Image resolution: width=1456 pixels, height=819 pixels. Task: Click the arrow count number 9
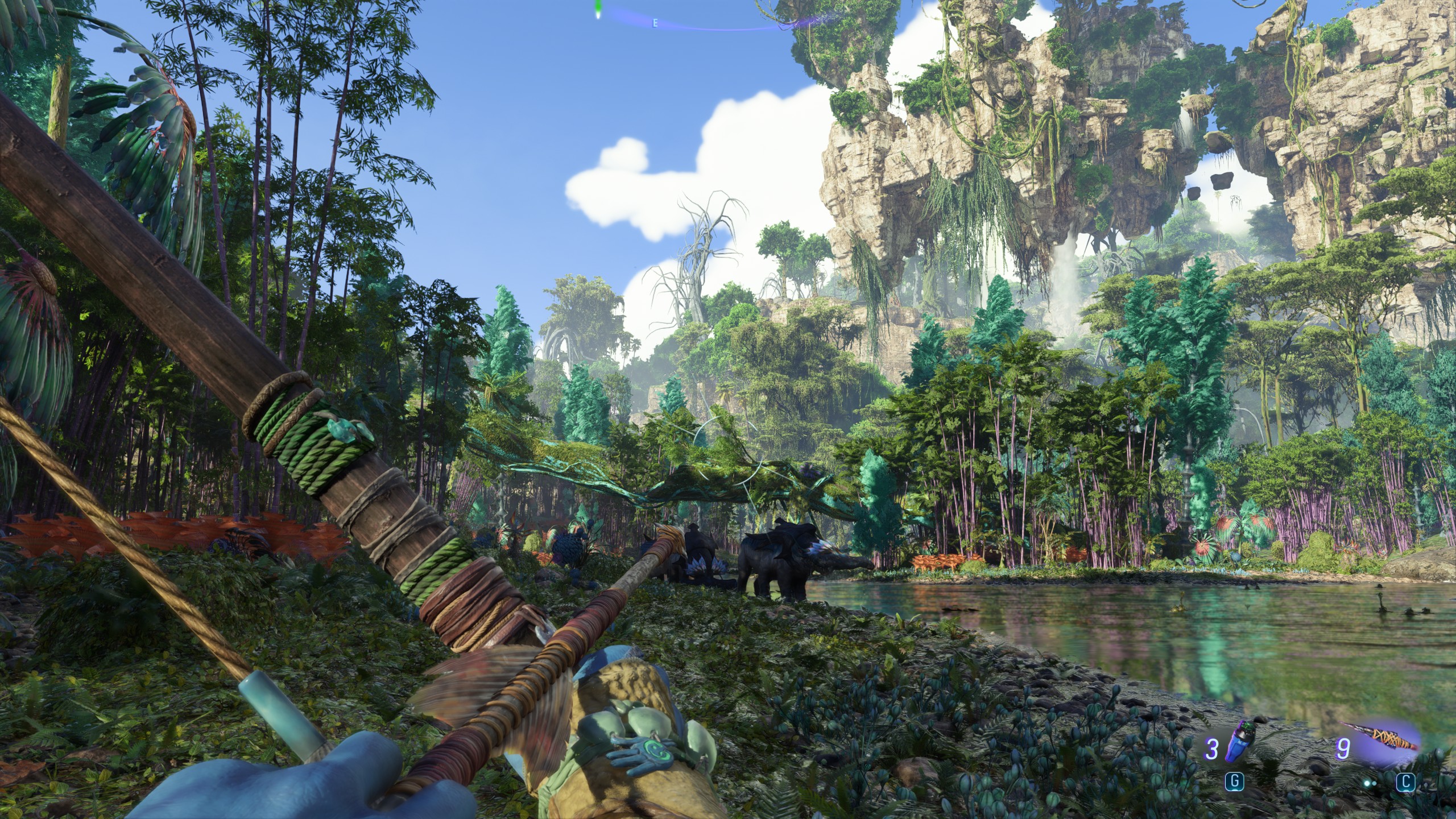[x=1342, y=750]
